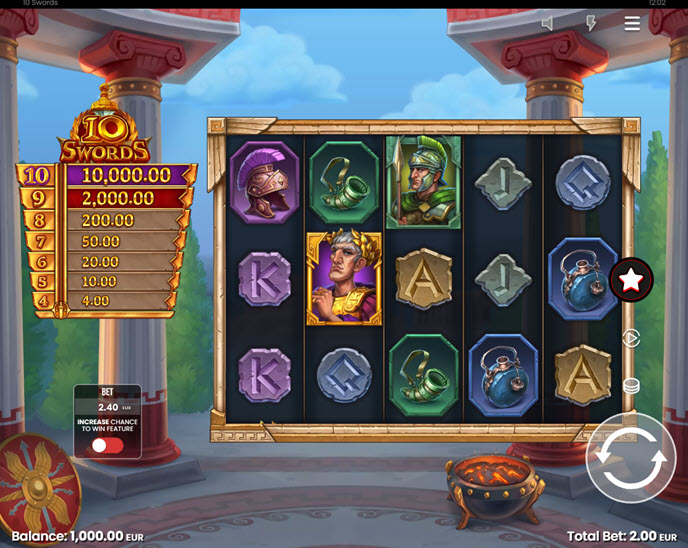
Task: Toggle the Increase Chance to Win feature
Action: click(x=107, y=445)
